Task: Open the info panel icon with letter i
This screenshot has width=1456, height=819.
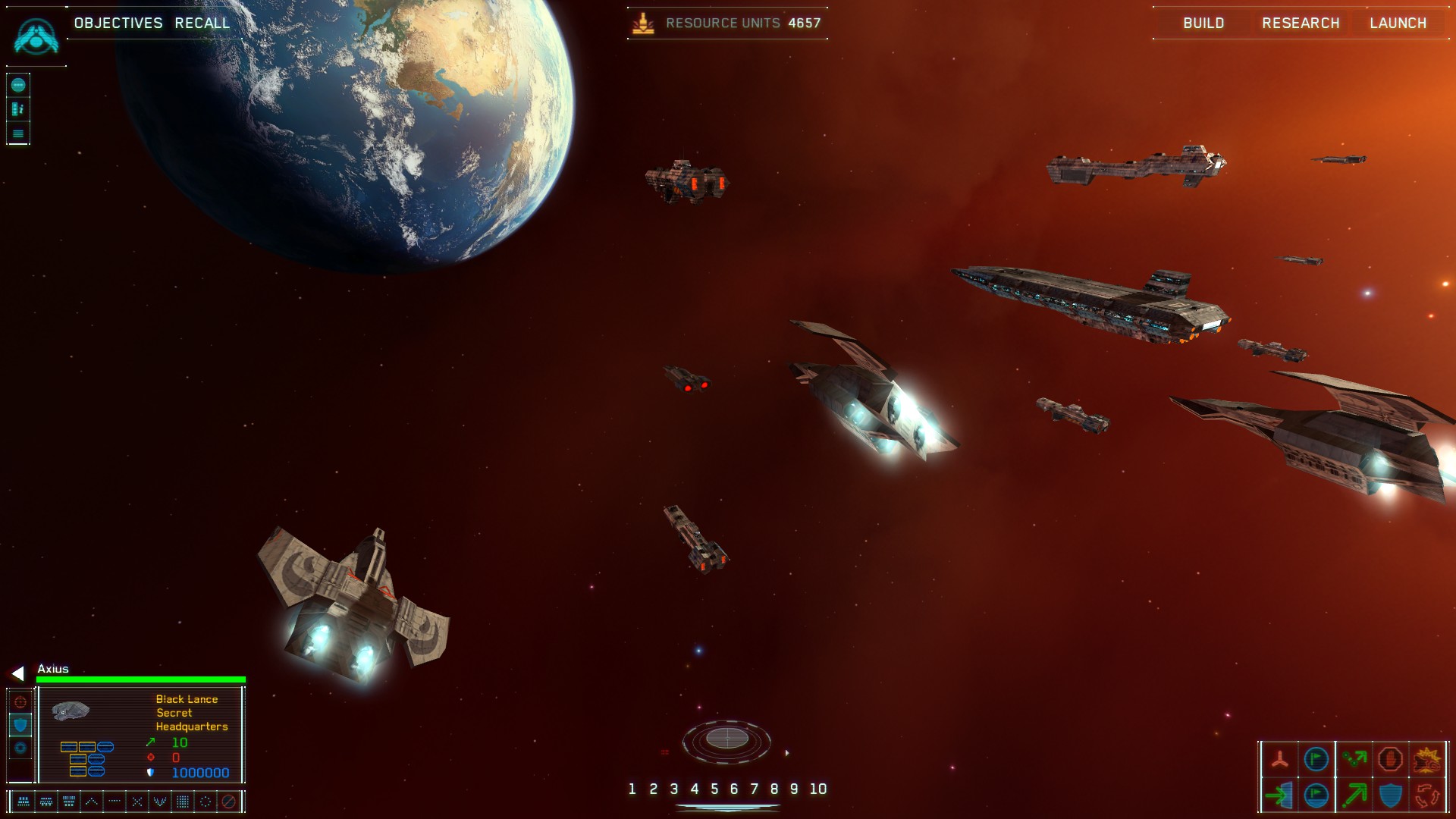Action: [x=18, y=109]
